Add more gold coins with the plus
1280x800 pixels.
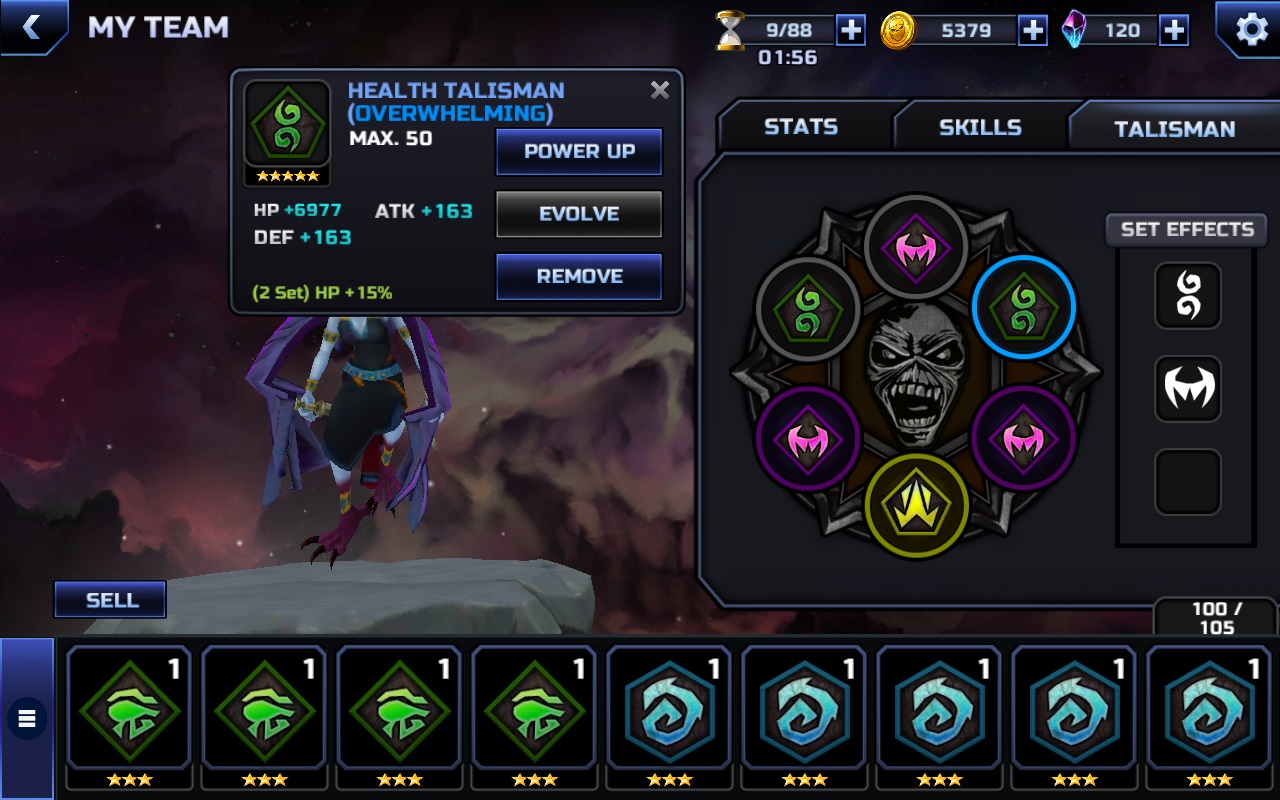[1033, 30]
